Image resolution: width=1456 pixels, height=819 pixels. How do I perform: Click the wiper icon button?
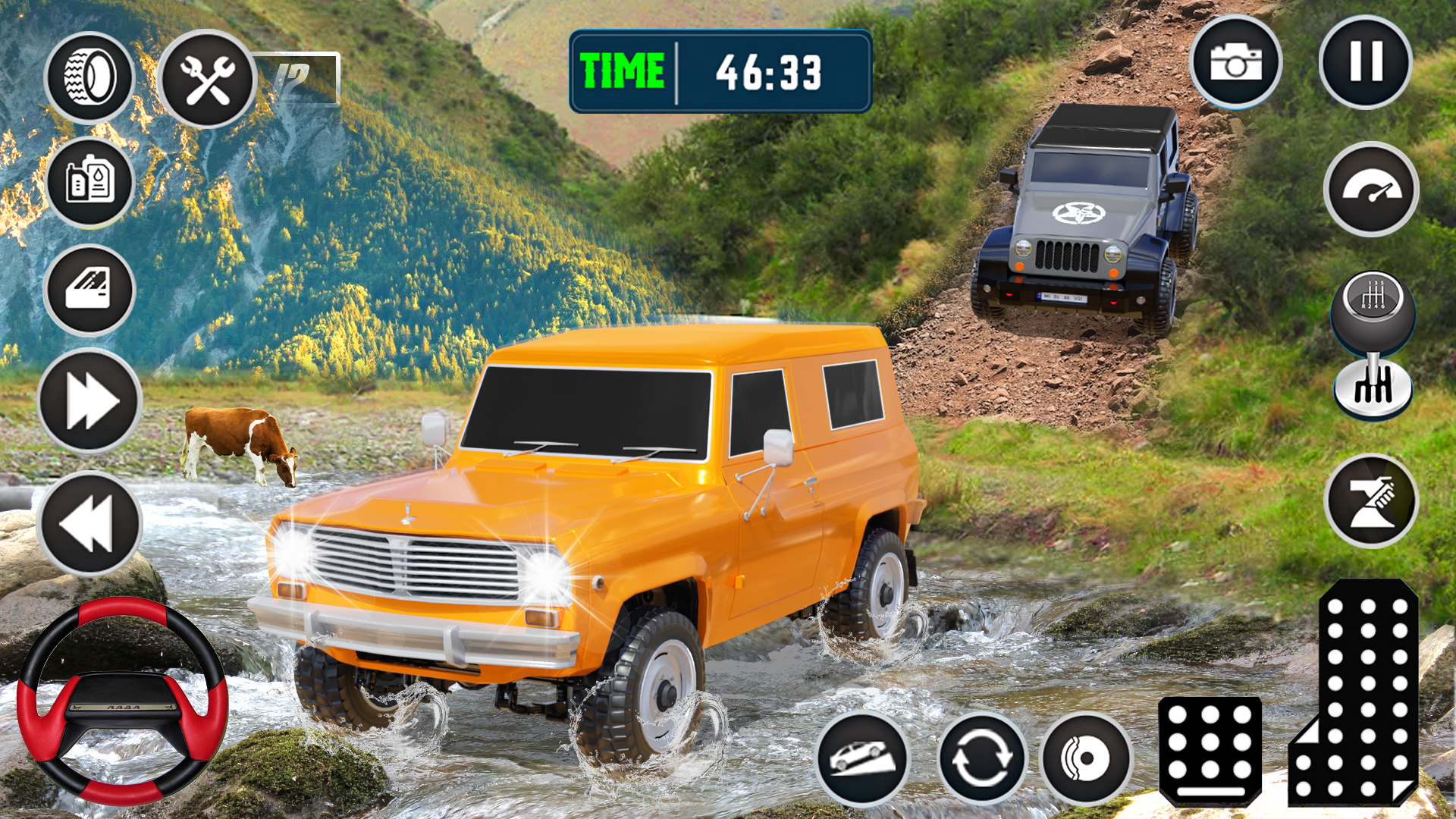(1371, 501)
